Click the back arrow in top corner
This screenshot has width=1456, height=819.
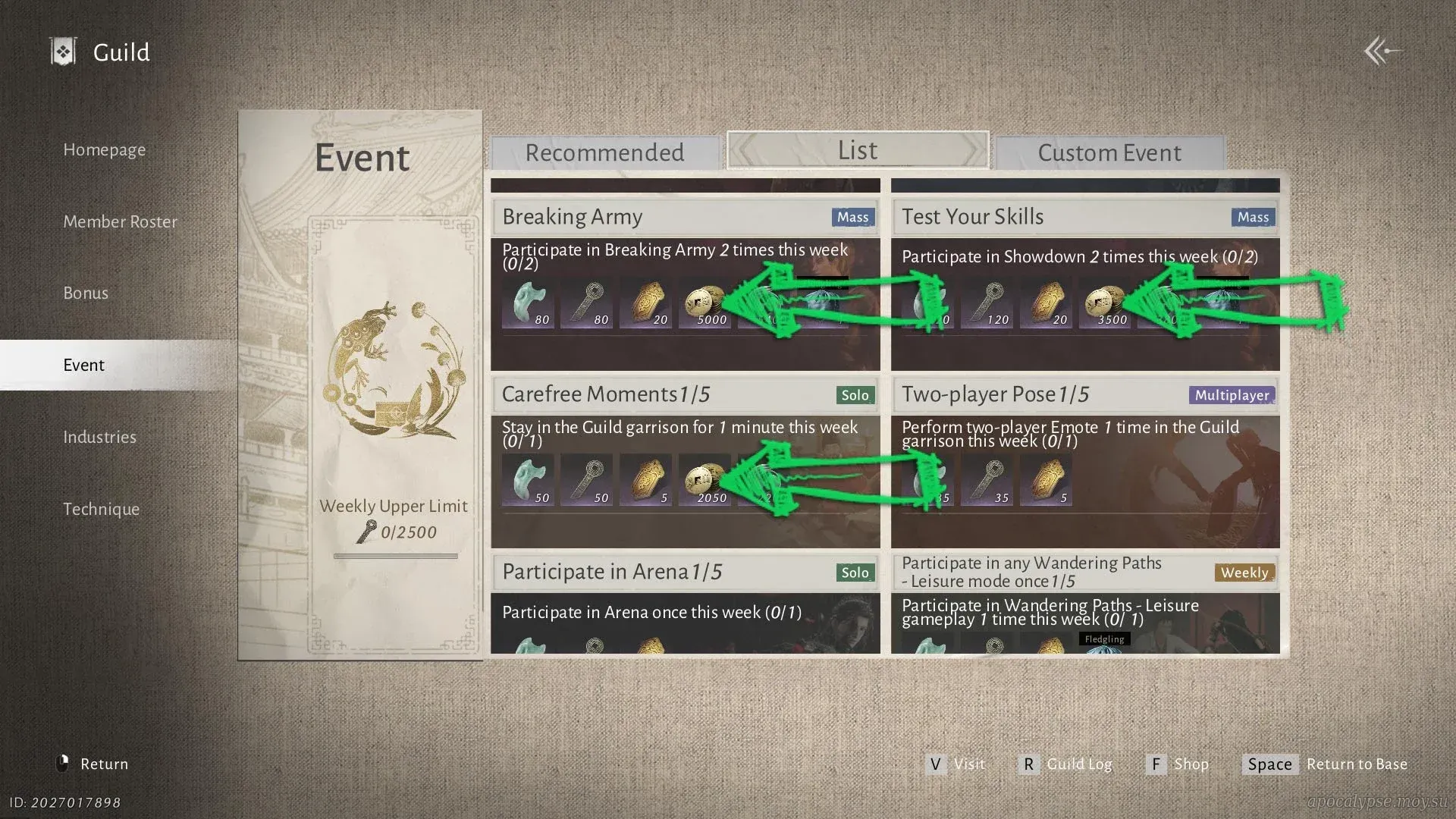(1381, 52)
